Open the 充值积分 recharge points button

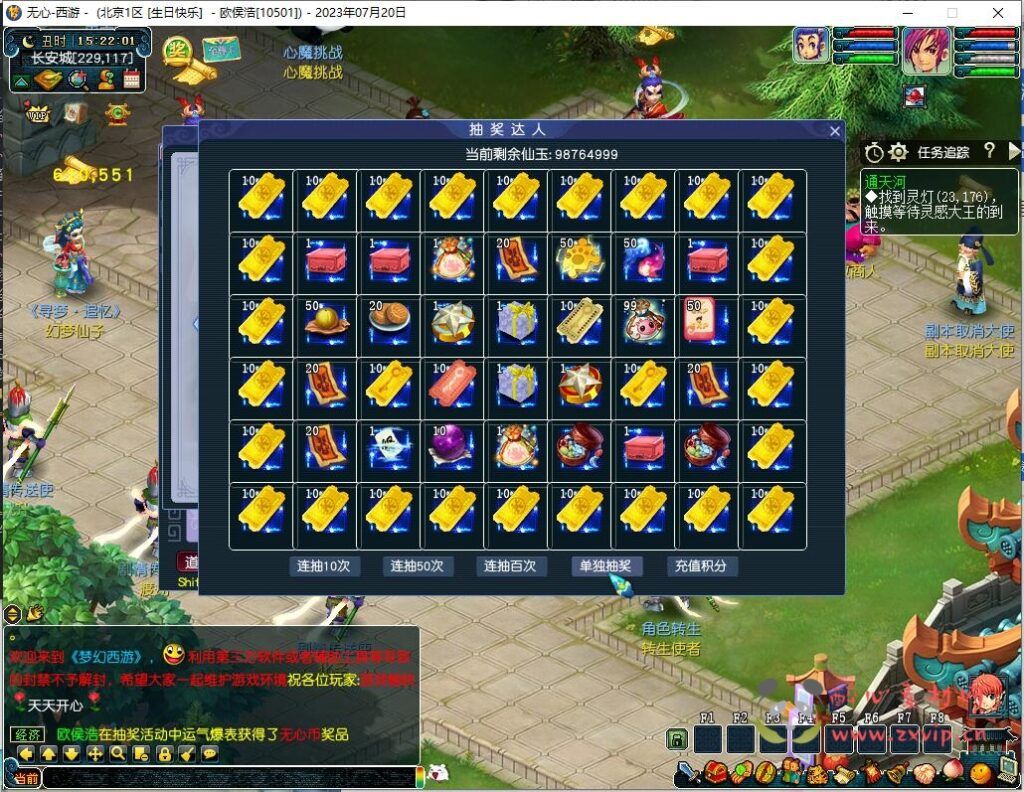pos(700,566)
